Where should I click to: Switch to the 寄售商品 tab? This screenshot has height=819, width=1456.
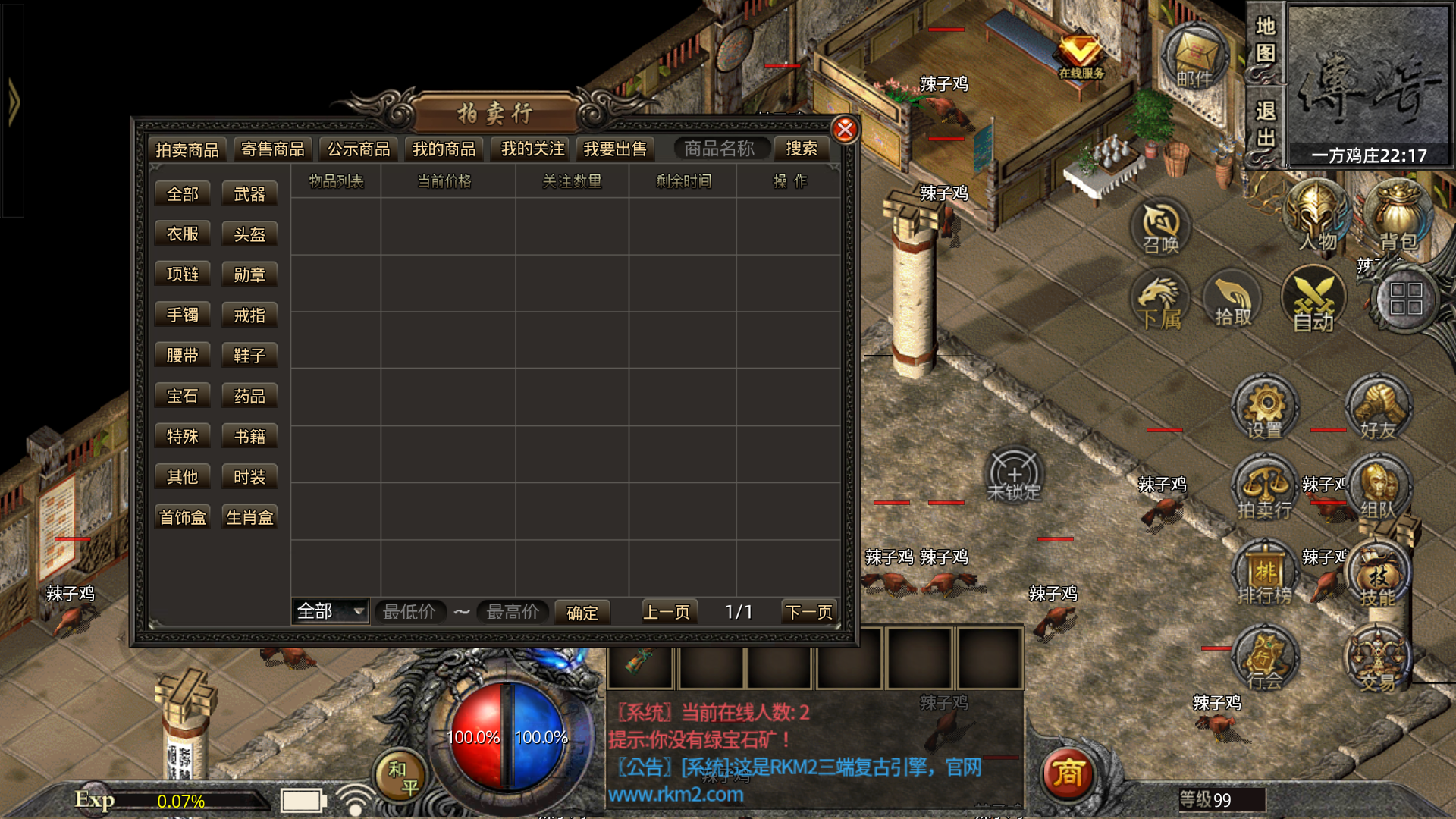click(x=272, y=149)
